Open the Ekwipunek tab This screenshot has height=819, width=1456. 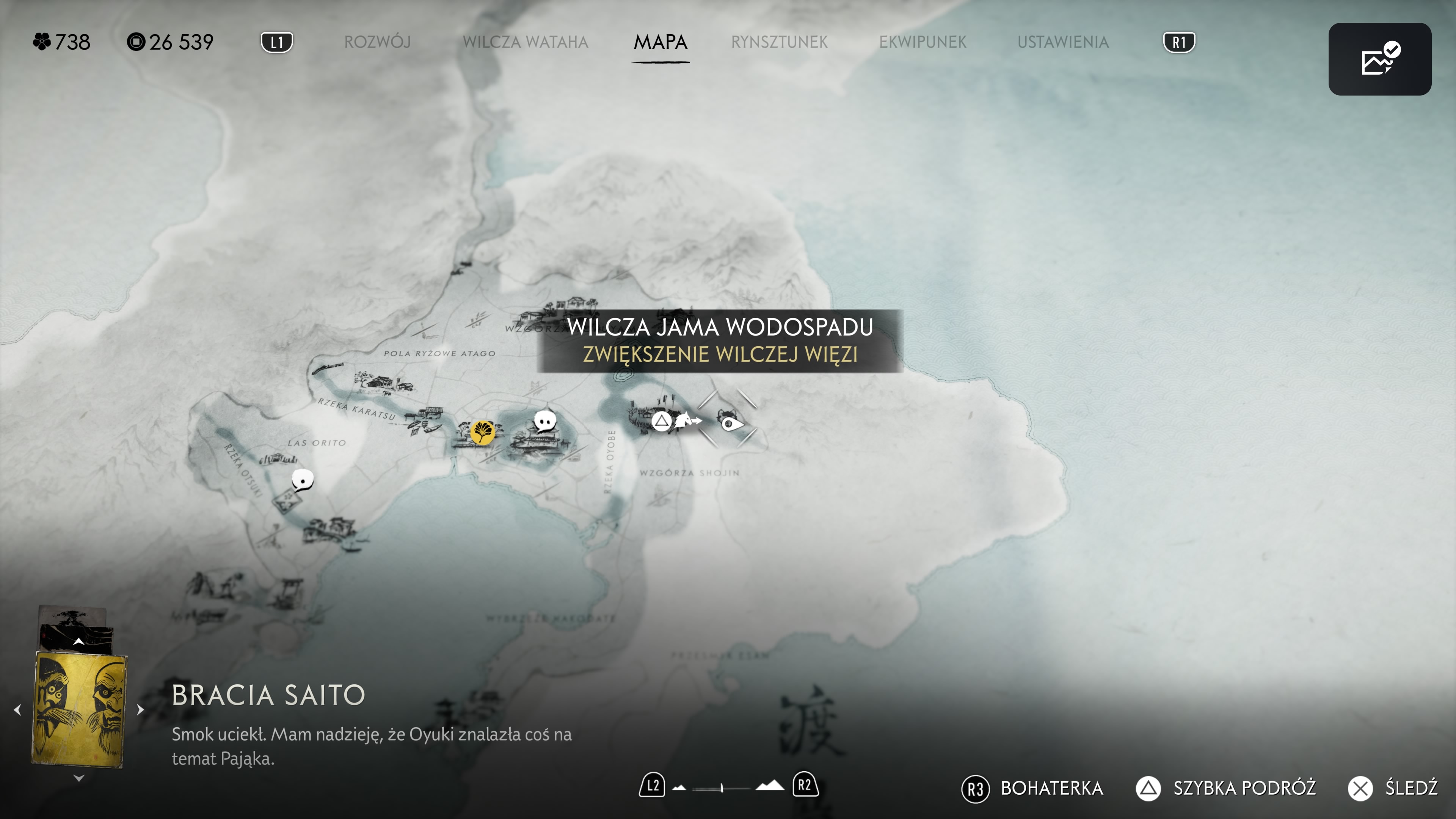point(923,42)
